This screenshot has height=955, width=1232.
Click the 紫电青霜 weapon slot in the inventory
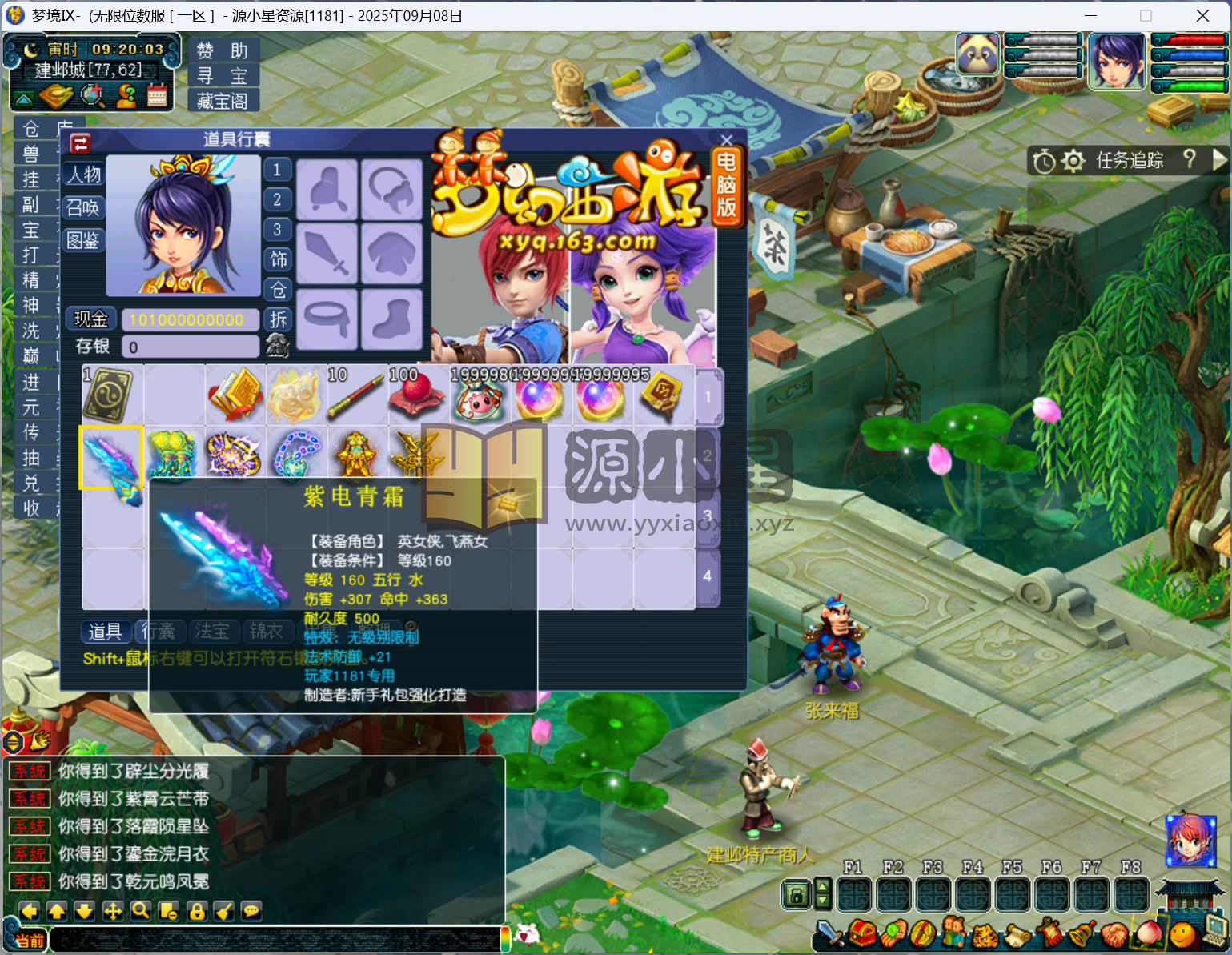click(110, 457)
